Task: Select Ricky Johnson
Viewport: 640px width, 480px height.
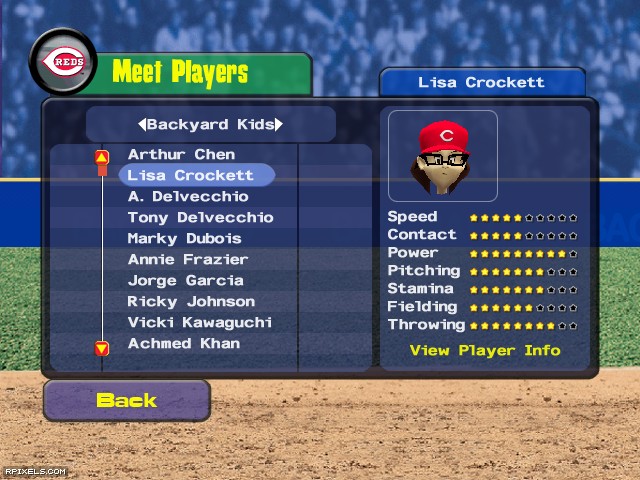Action: pyautogui.click(x=191, y=301)
